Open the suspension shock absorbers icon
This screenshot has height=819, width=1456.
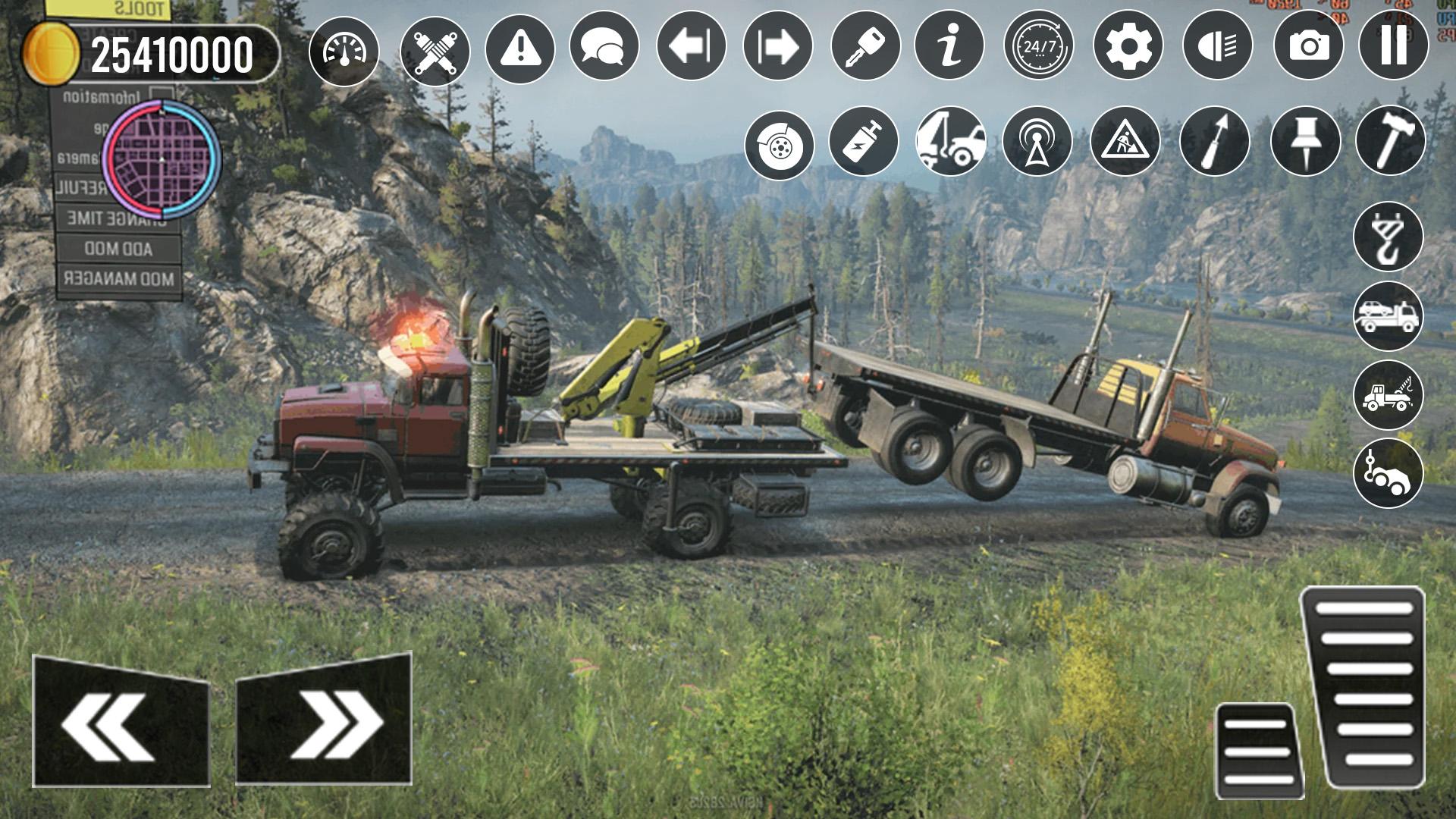435,50
